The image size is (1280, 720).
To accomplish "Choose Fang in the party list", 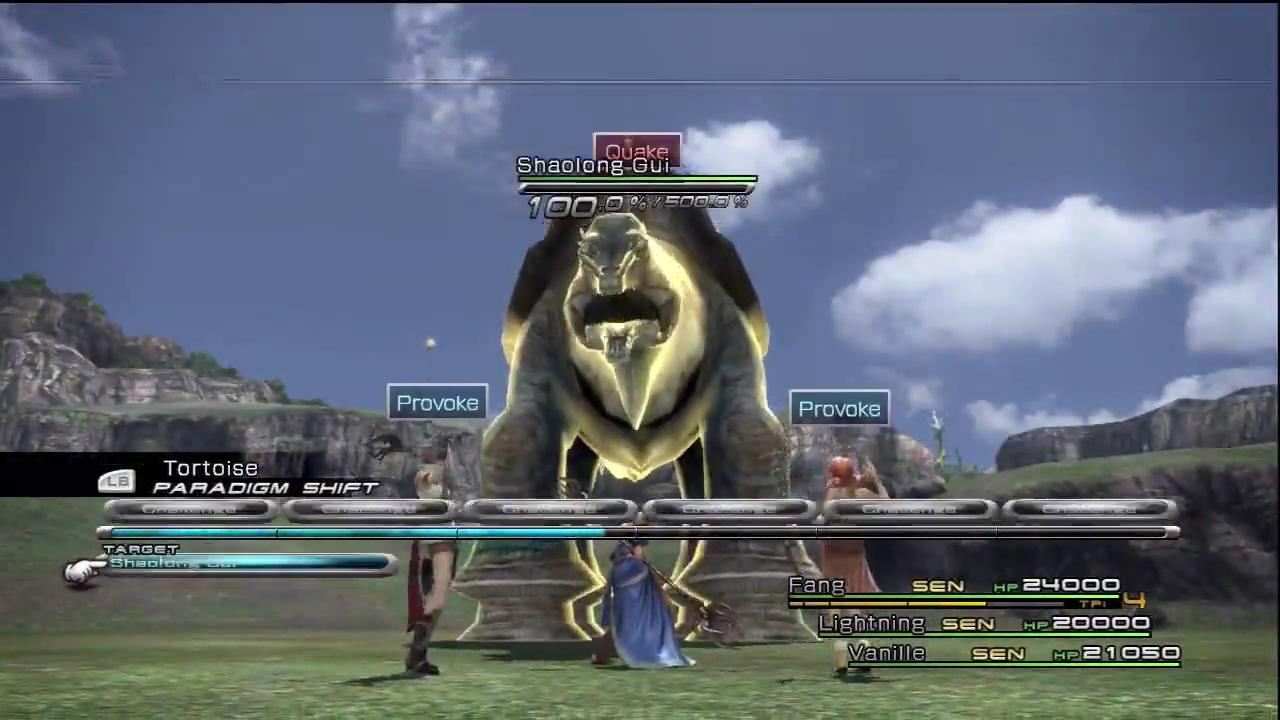I will [x=817, y=586].
